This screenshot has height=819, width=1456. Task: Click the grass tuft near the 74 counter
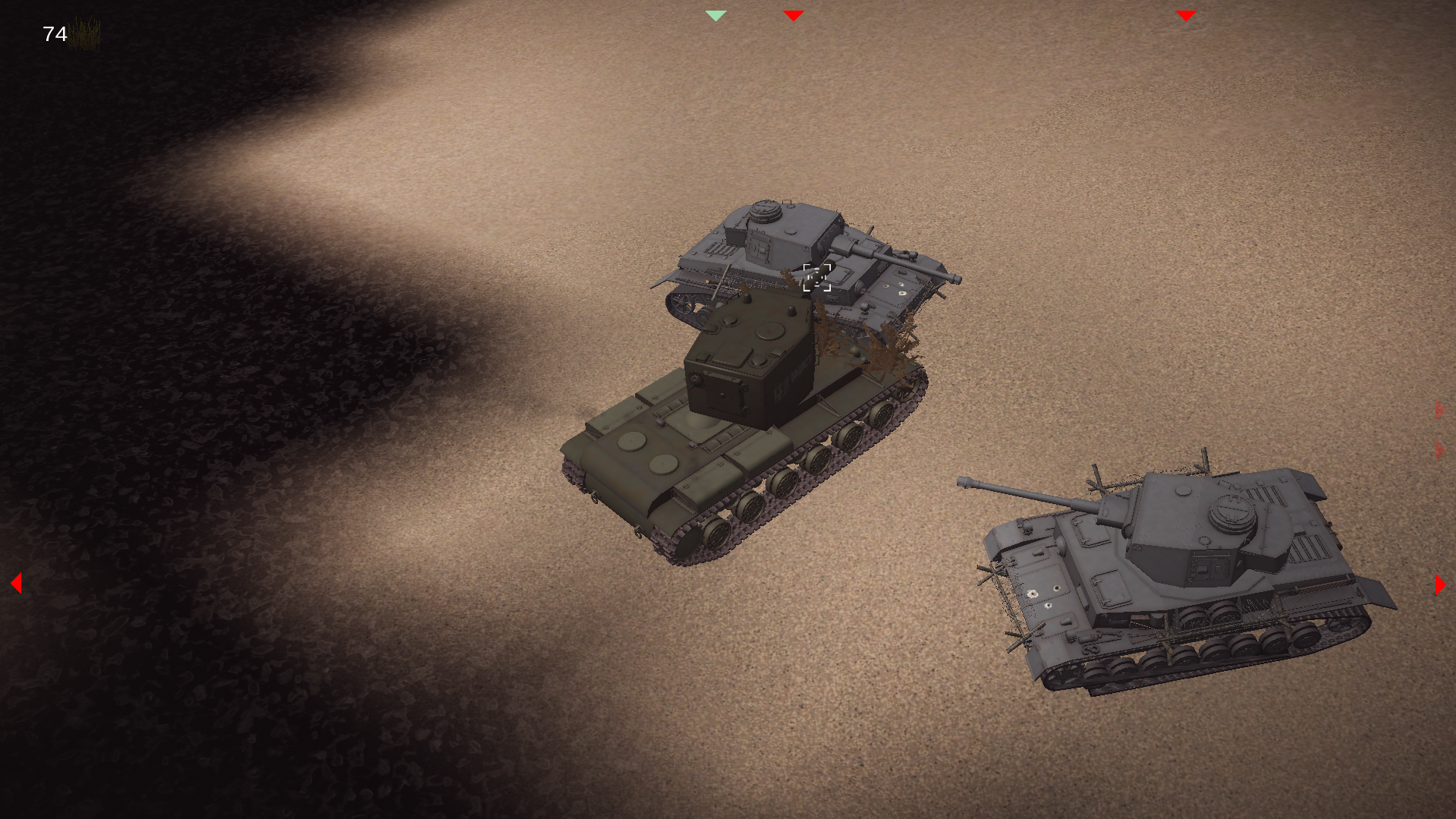point(85,34)
